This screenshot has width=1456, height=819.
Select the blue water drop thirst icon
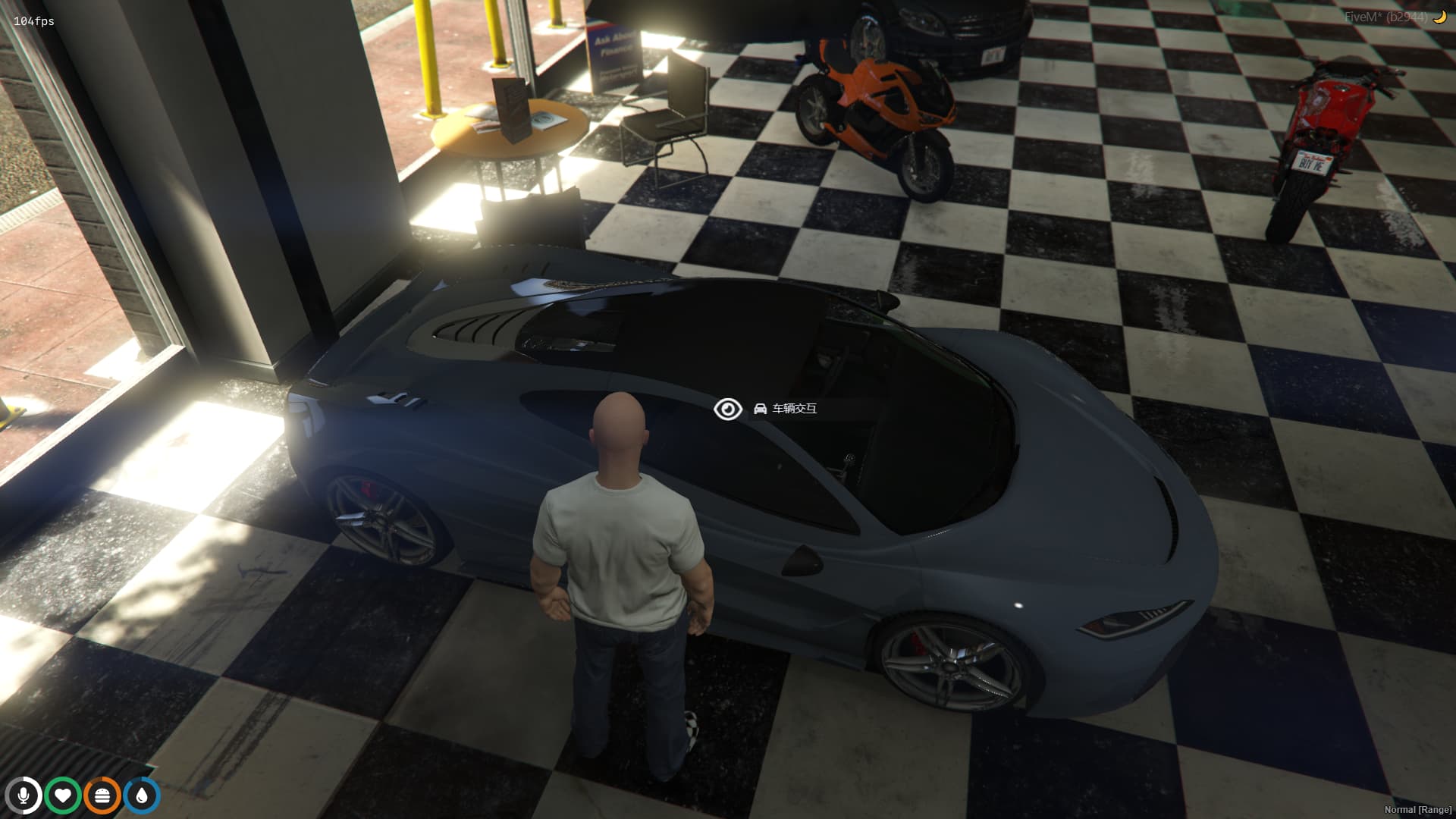(x=140, y=795)
